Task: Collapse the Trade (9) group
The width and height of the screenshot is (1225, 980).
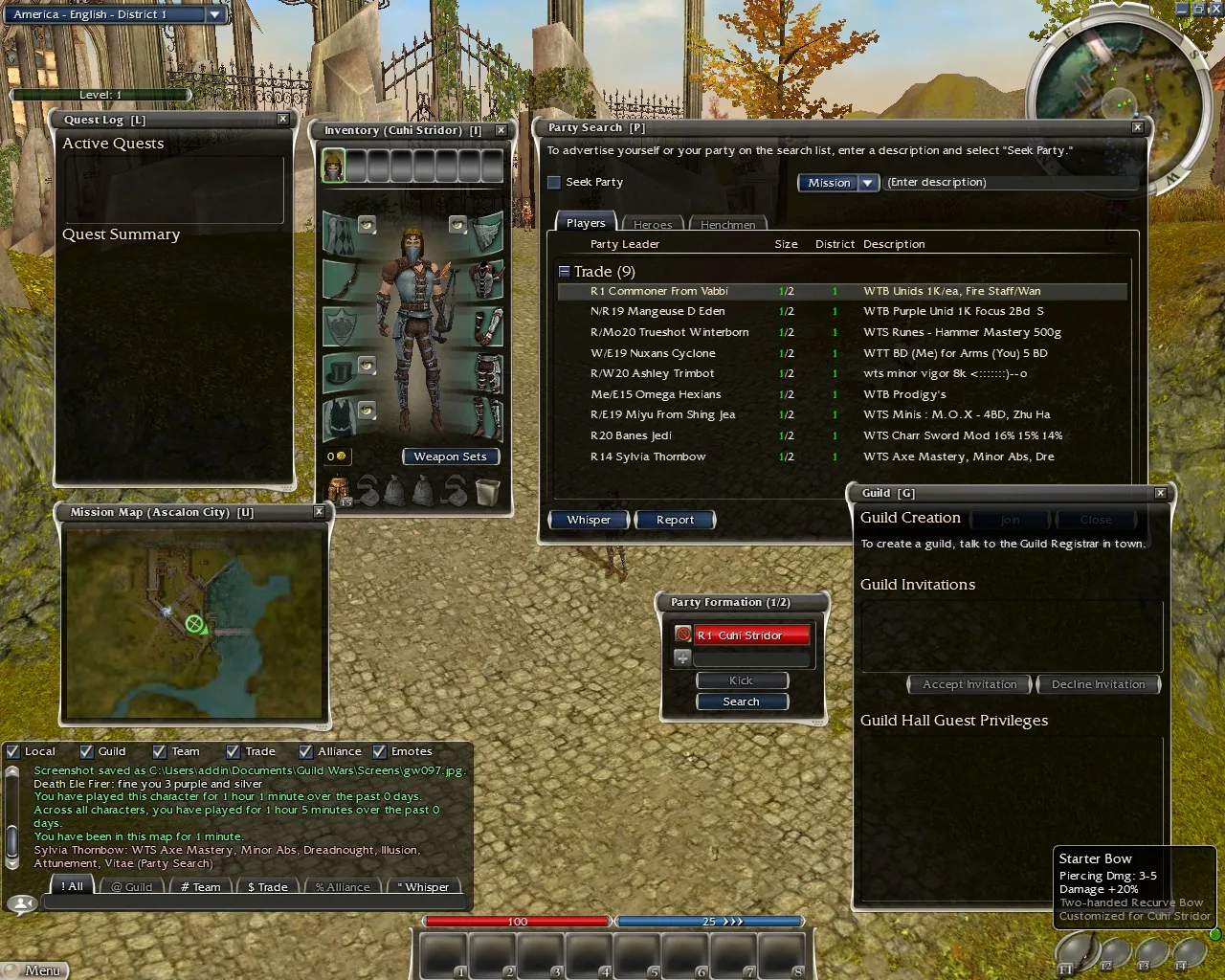Action: point(565,272)
